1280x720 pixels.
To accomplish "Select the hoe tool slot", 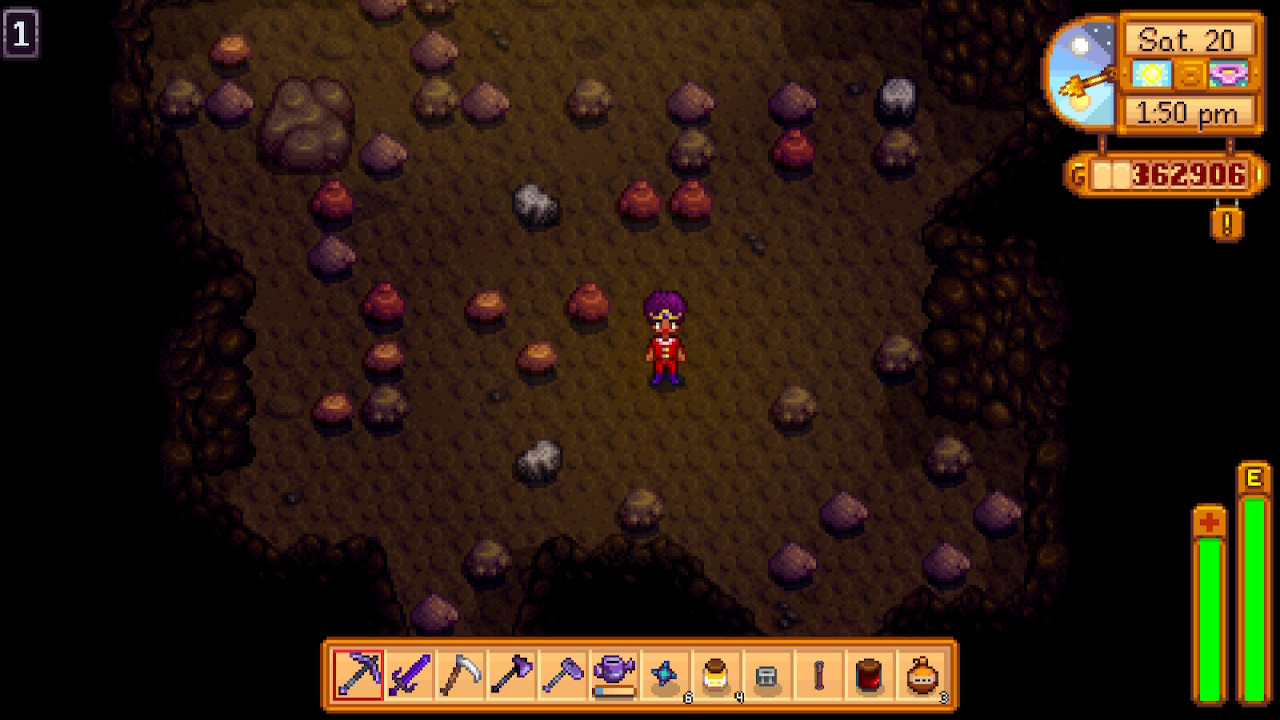I will click(x=563, y=676).
